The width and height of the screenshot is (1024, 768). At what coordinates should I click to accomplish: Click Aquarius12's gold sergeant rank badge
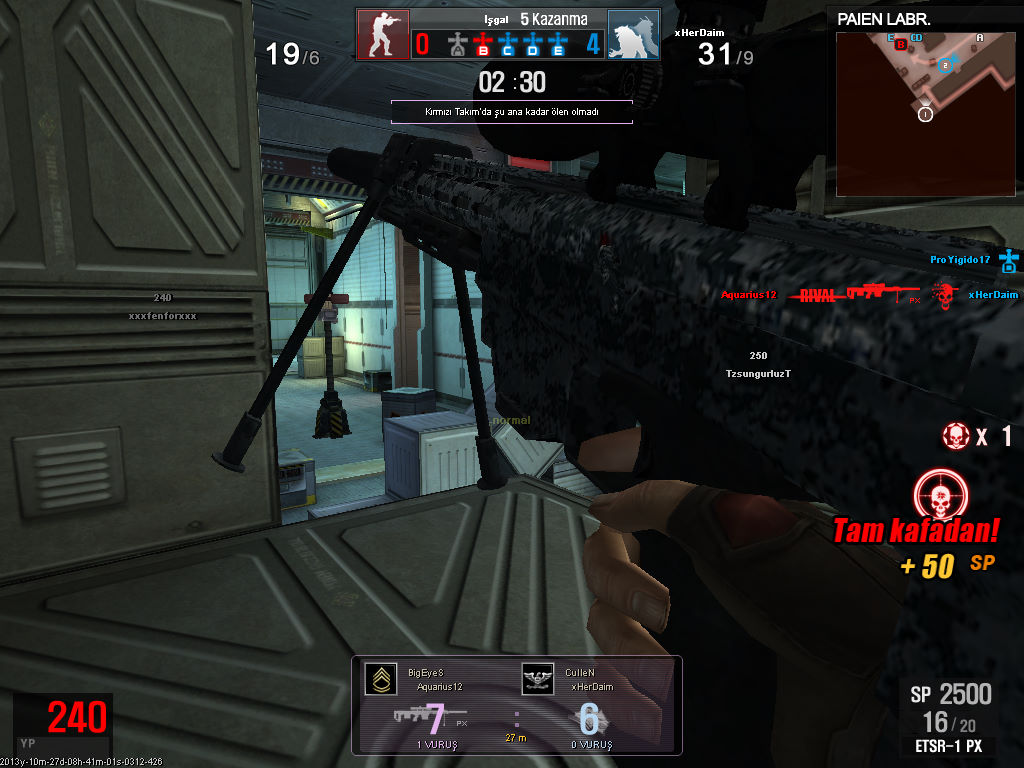pyautogui.click(x=379, y=680)
